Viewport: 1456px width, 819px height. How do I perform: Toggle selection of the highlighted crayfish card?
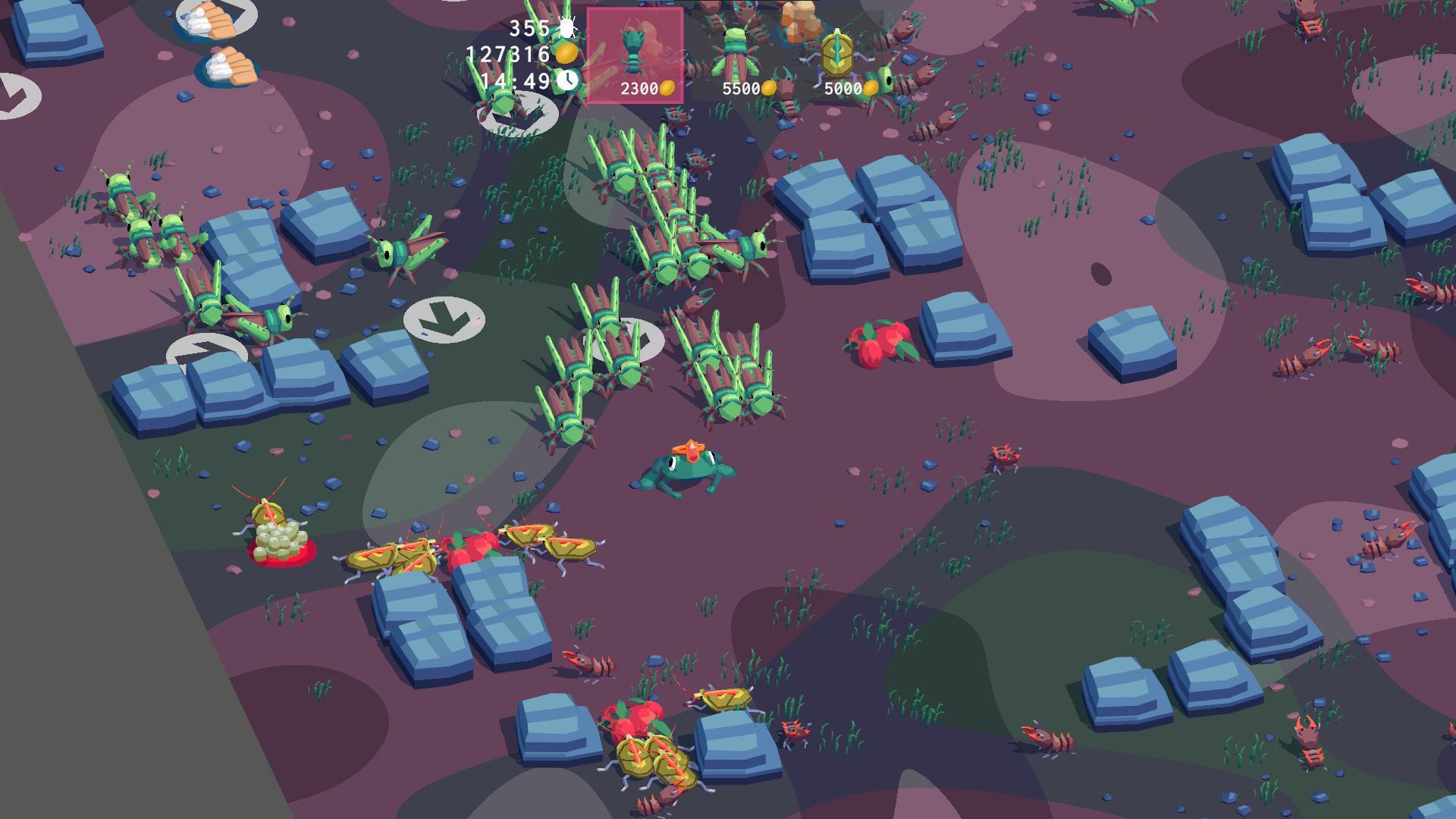click(635, 53)
